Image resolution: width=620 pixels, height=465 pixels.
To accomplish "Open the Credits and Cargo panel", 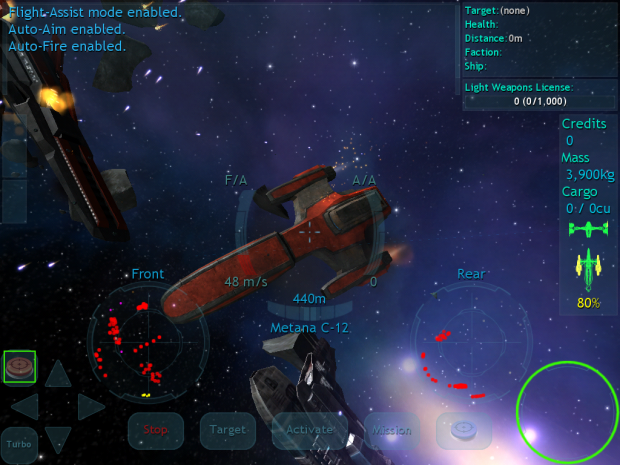I will point(588,164).
